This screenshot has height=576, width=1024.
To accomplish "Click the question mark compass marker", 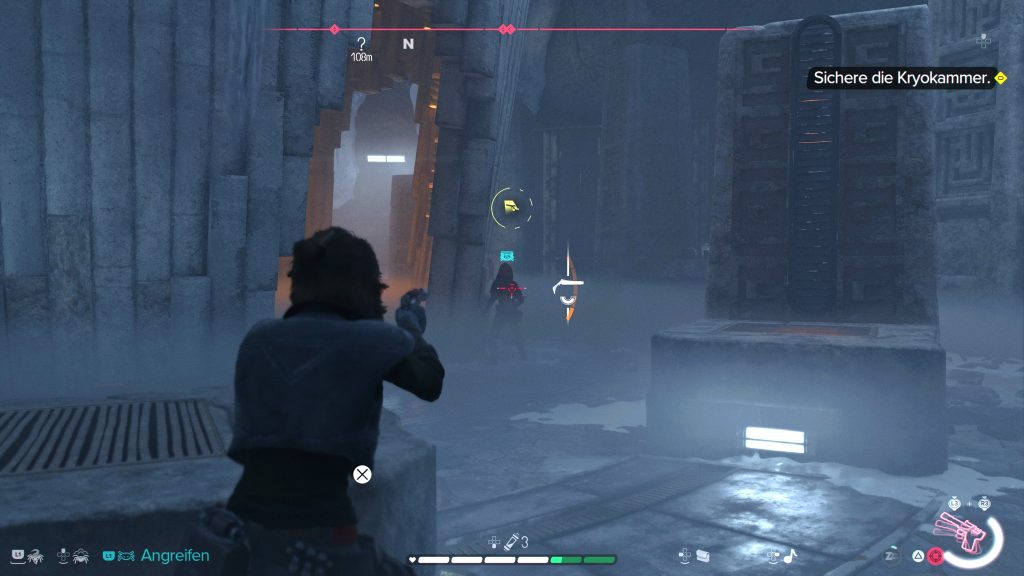I will 361,44.
